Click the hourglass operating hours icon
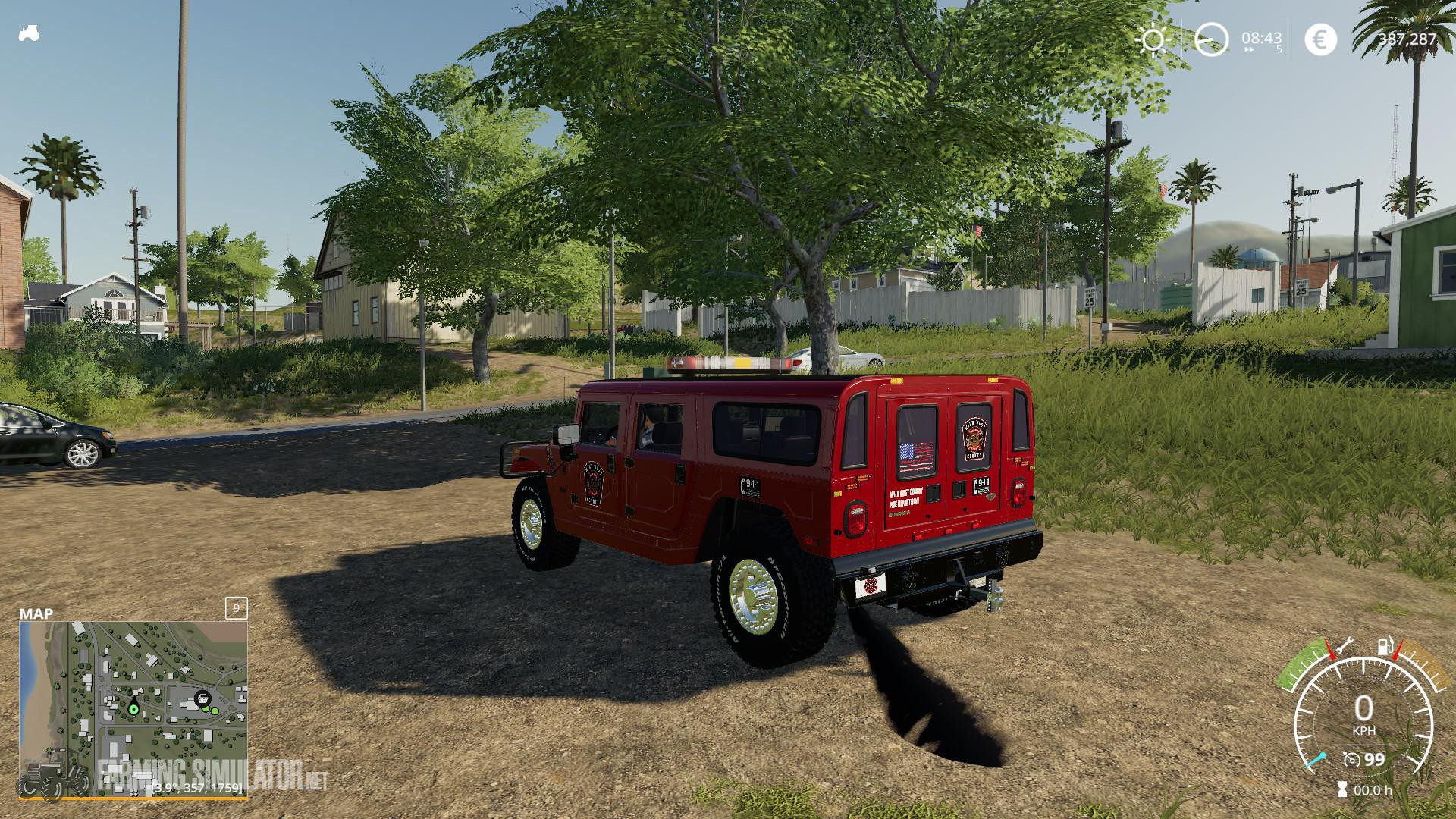1456x819 pixels. [1342, 789]
